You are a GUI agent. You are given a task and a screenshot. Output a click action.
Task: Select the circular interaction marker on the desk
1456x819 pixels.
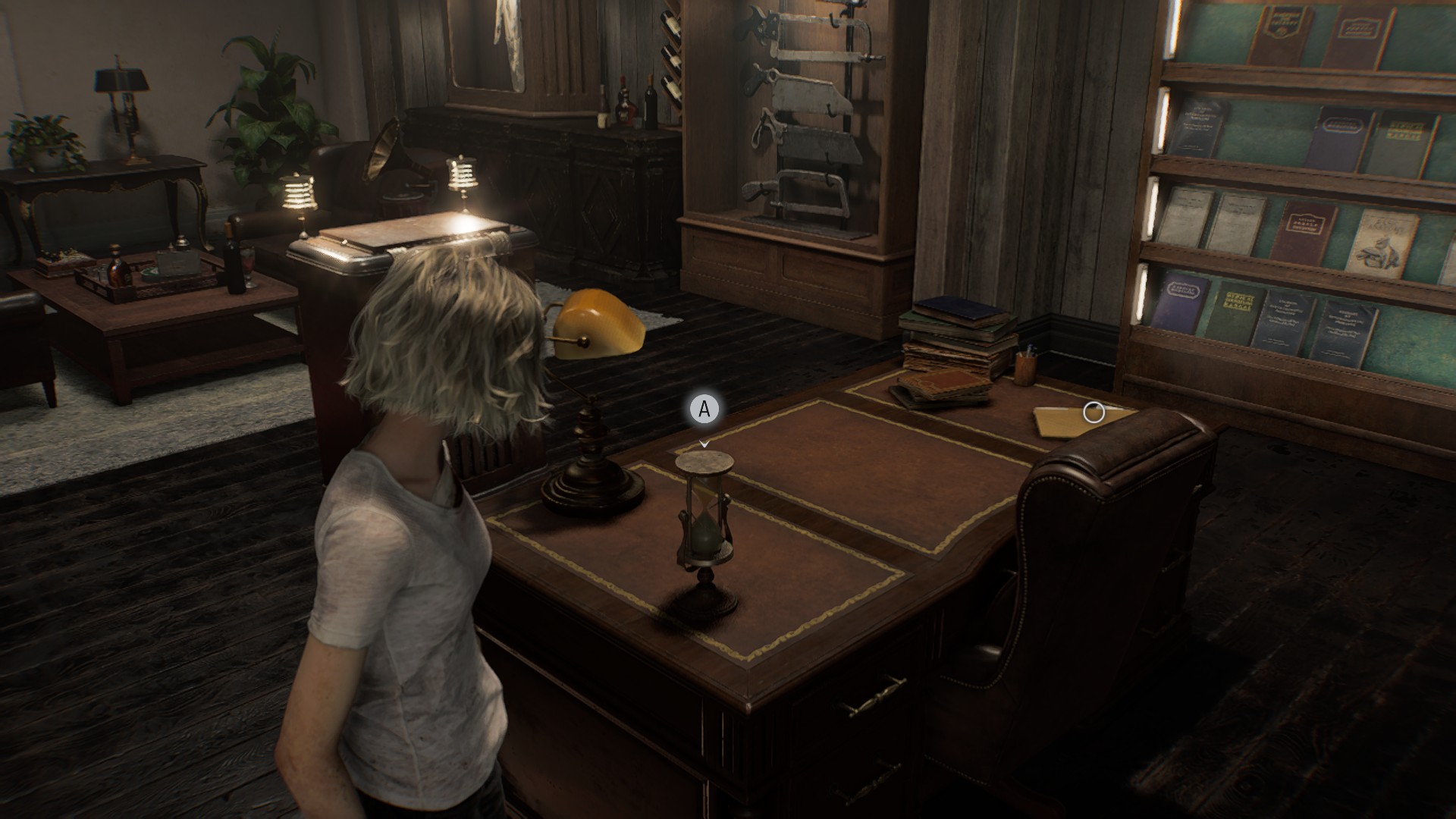click(1094, 413)
